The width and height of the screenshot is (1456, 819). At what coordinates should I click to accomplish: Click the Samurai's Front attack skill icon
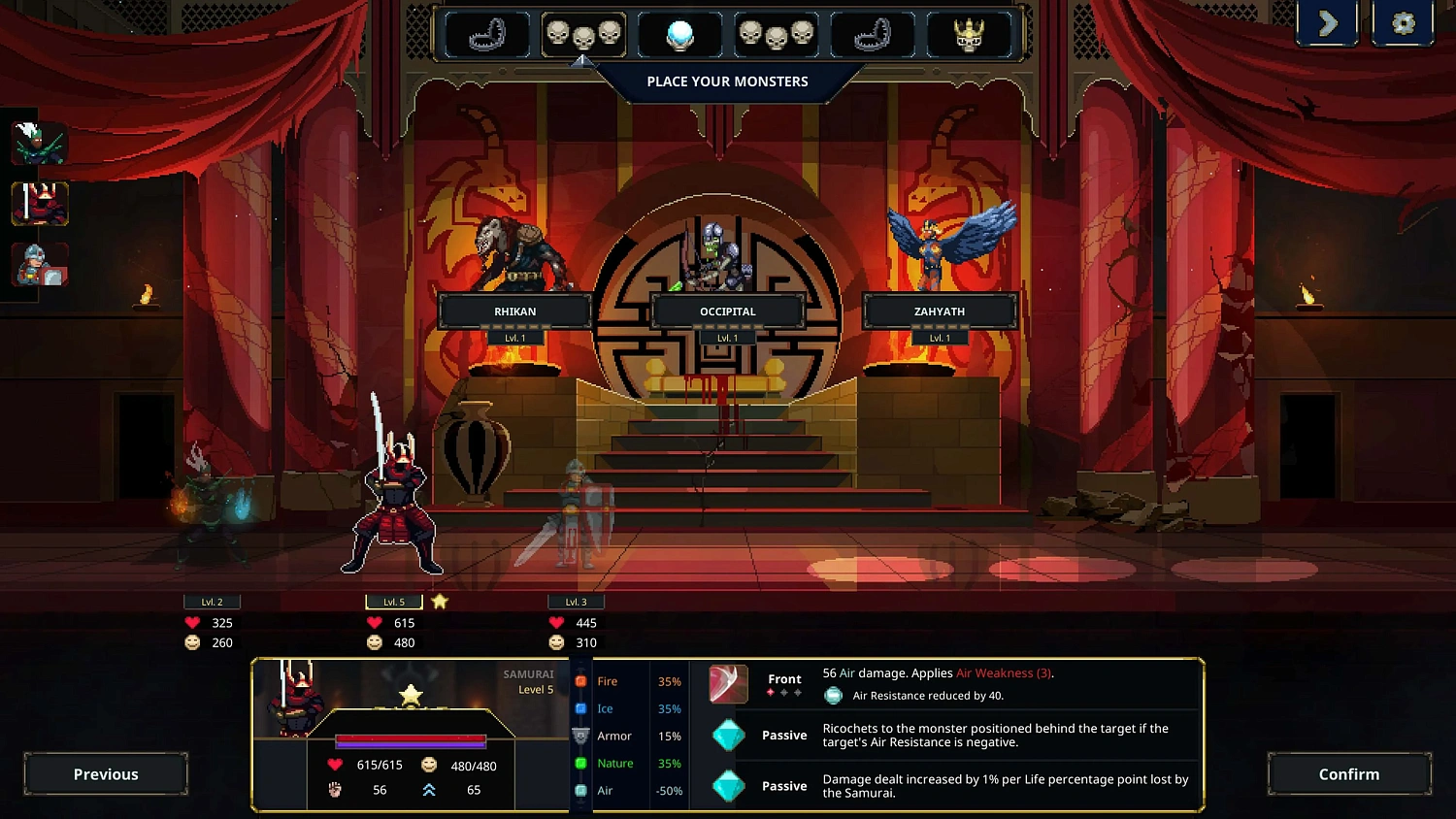[x=728, y=685]
